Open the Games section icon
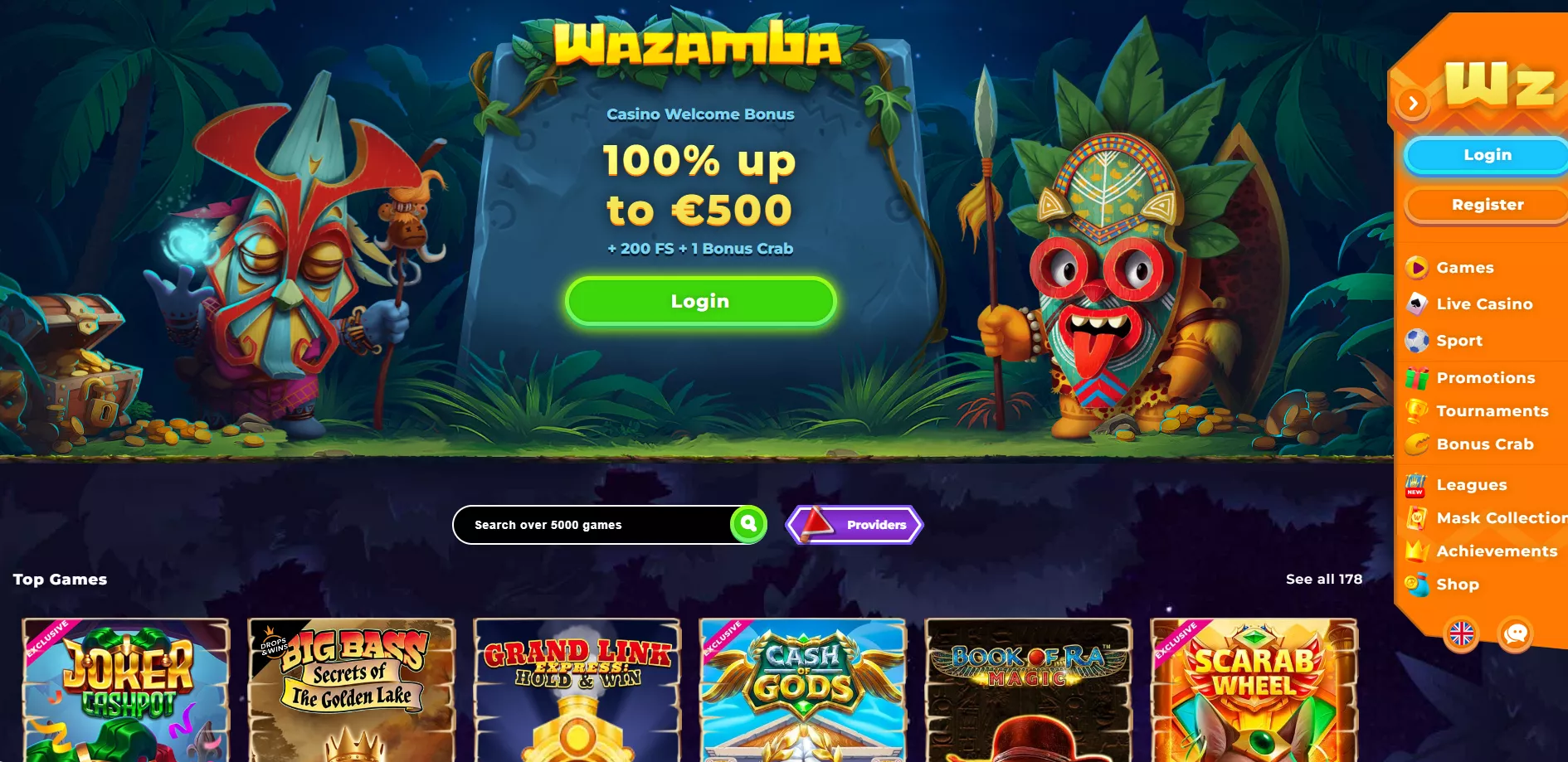The width and height of the screenshot is (1568, 762). (x=1416, y=267)
